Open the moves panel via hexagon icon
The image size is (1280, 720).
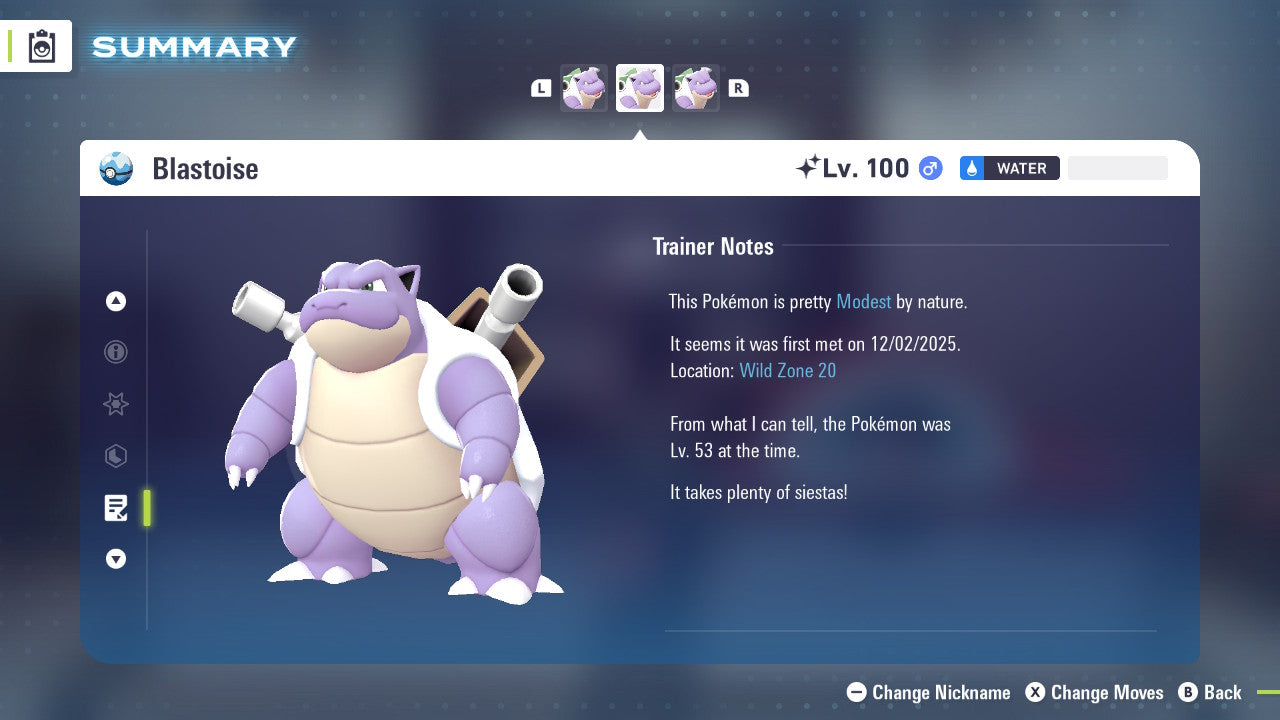pos(115,456)
